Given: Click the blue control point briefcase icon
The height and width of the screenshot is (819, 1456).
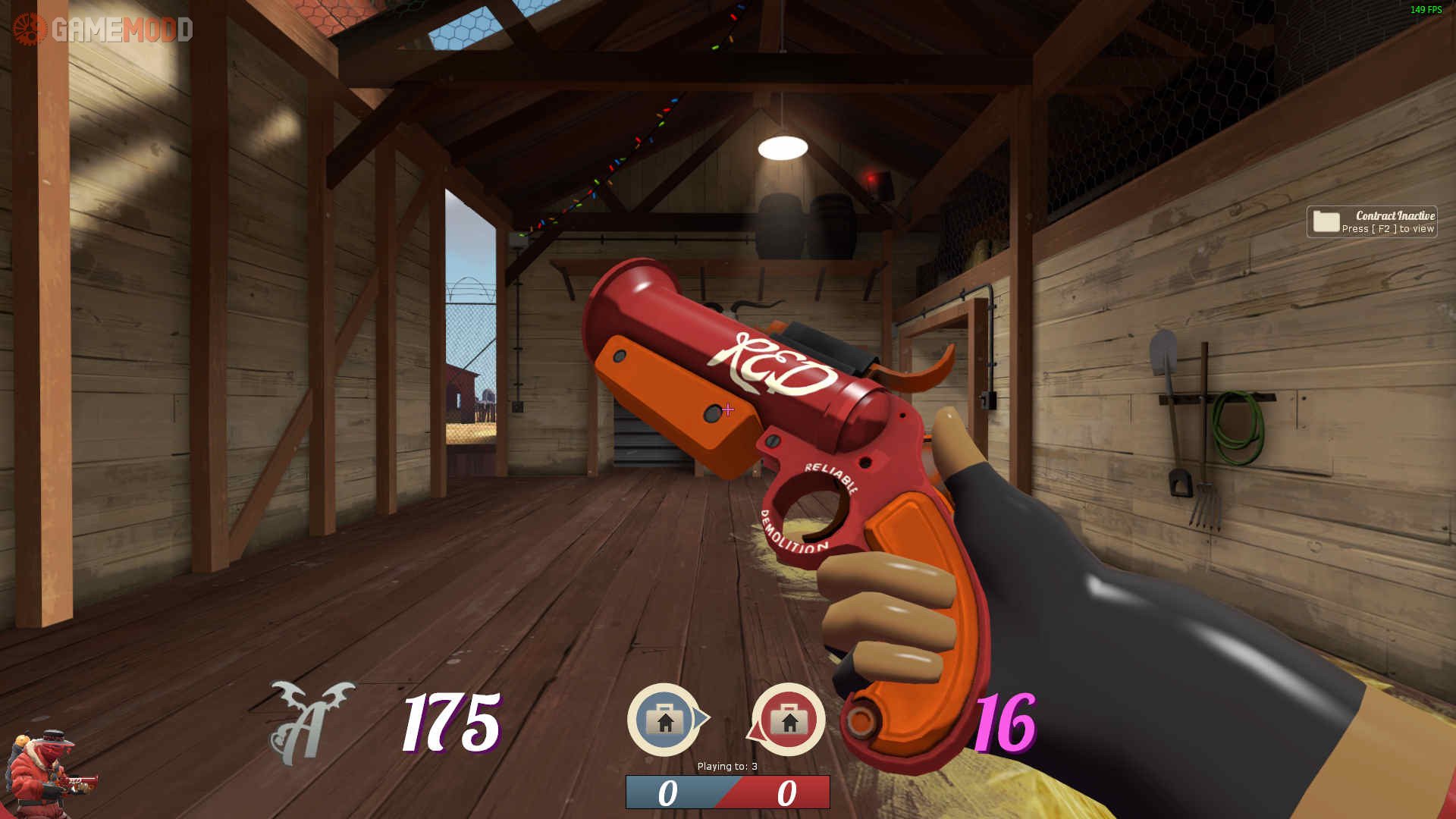Looking at the screenshot, I should click(665, 720).
